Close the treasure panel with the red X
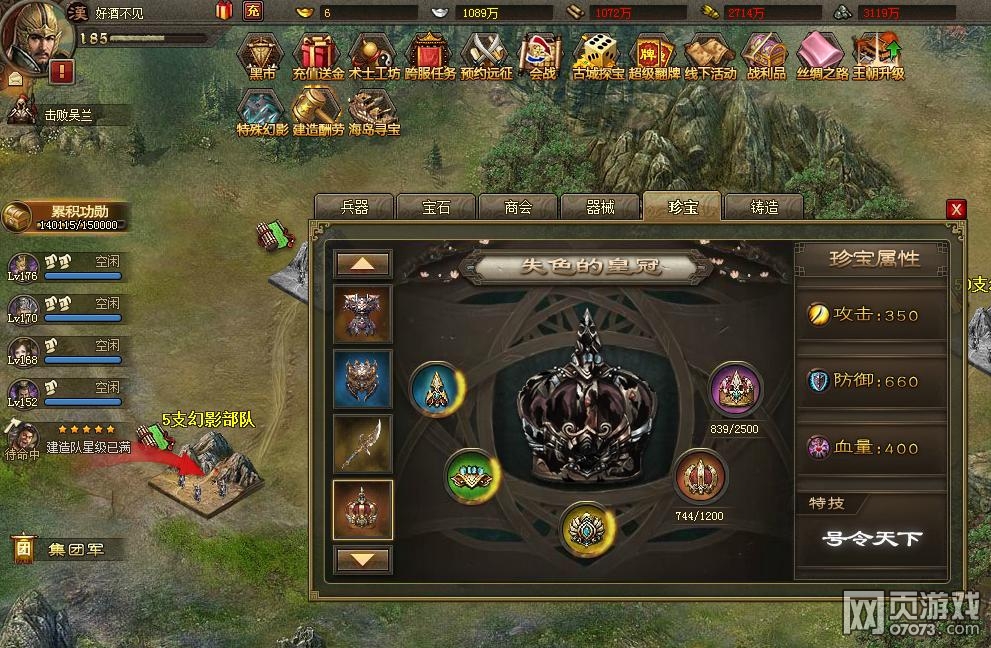 (956, 209)
